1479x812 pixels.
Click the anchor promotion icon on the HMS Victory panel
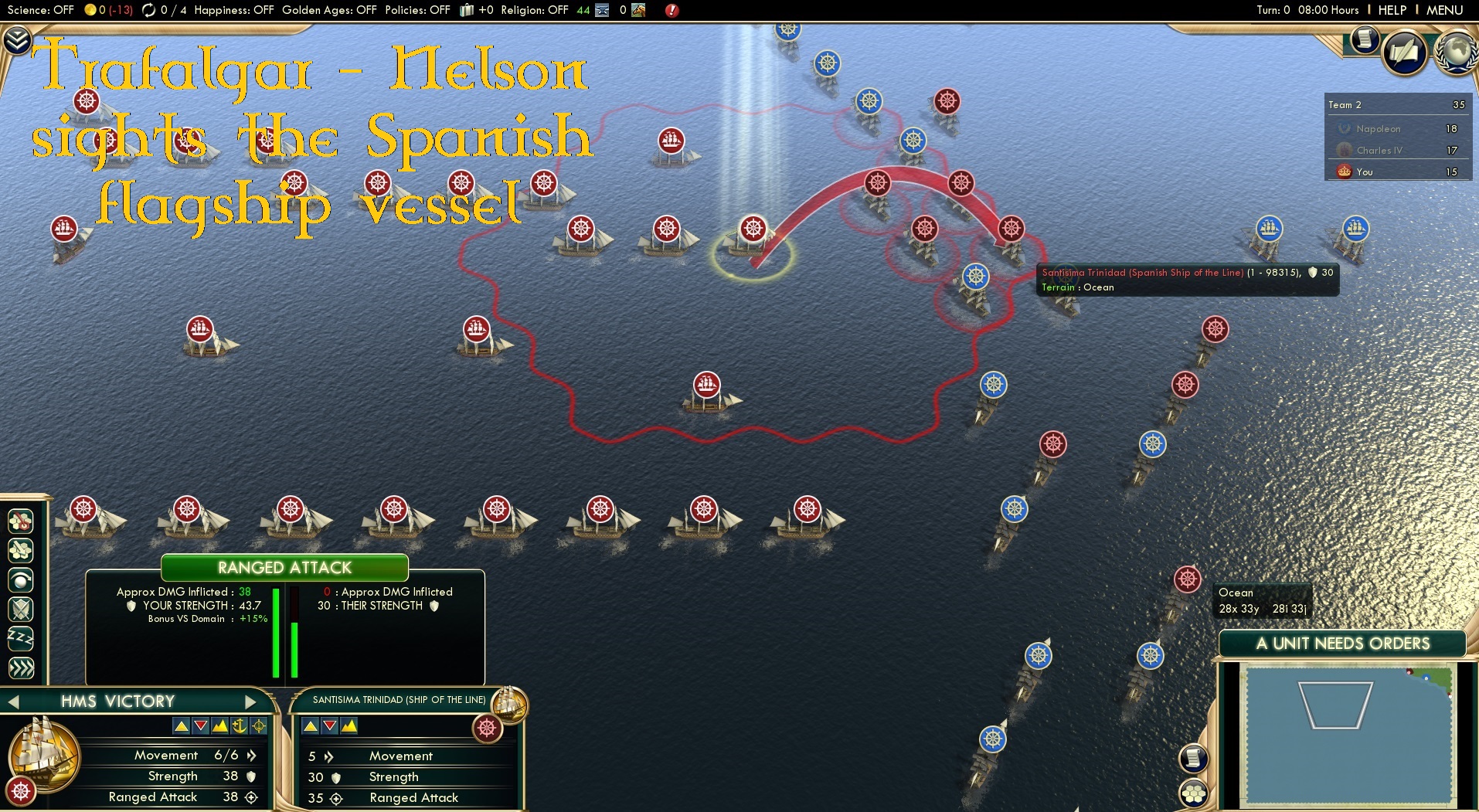click(x=240, y=726)
